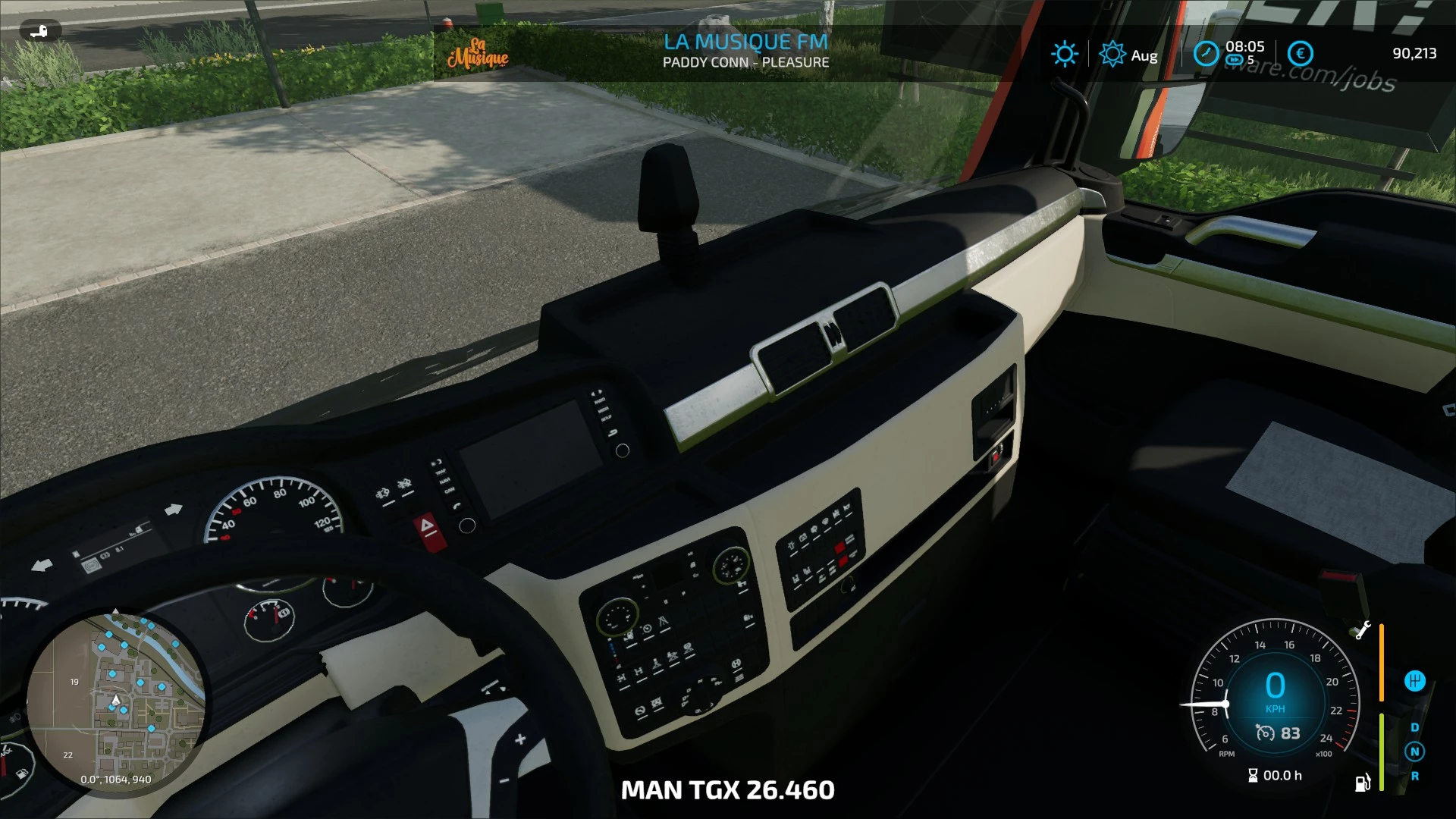Toggle the cruise control speed icon
Image resolution: width=1456 pixels, height=819 pixels.
[x=1265, y=733]
